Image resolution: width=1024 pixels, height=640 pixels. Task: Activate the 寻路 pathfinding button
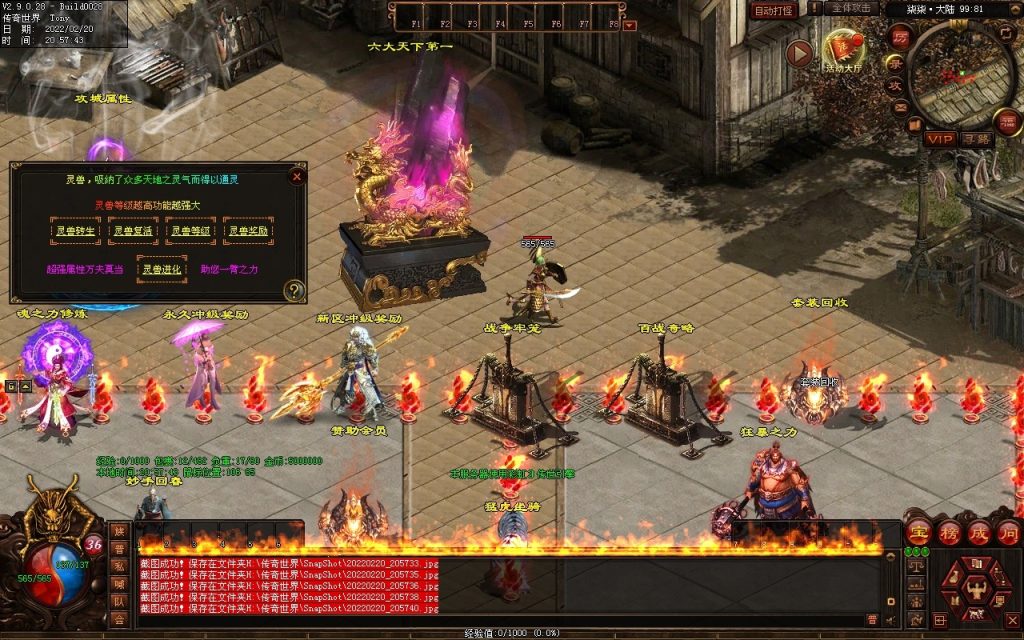point(975,138)
